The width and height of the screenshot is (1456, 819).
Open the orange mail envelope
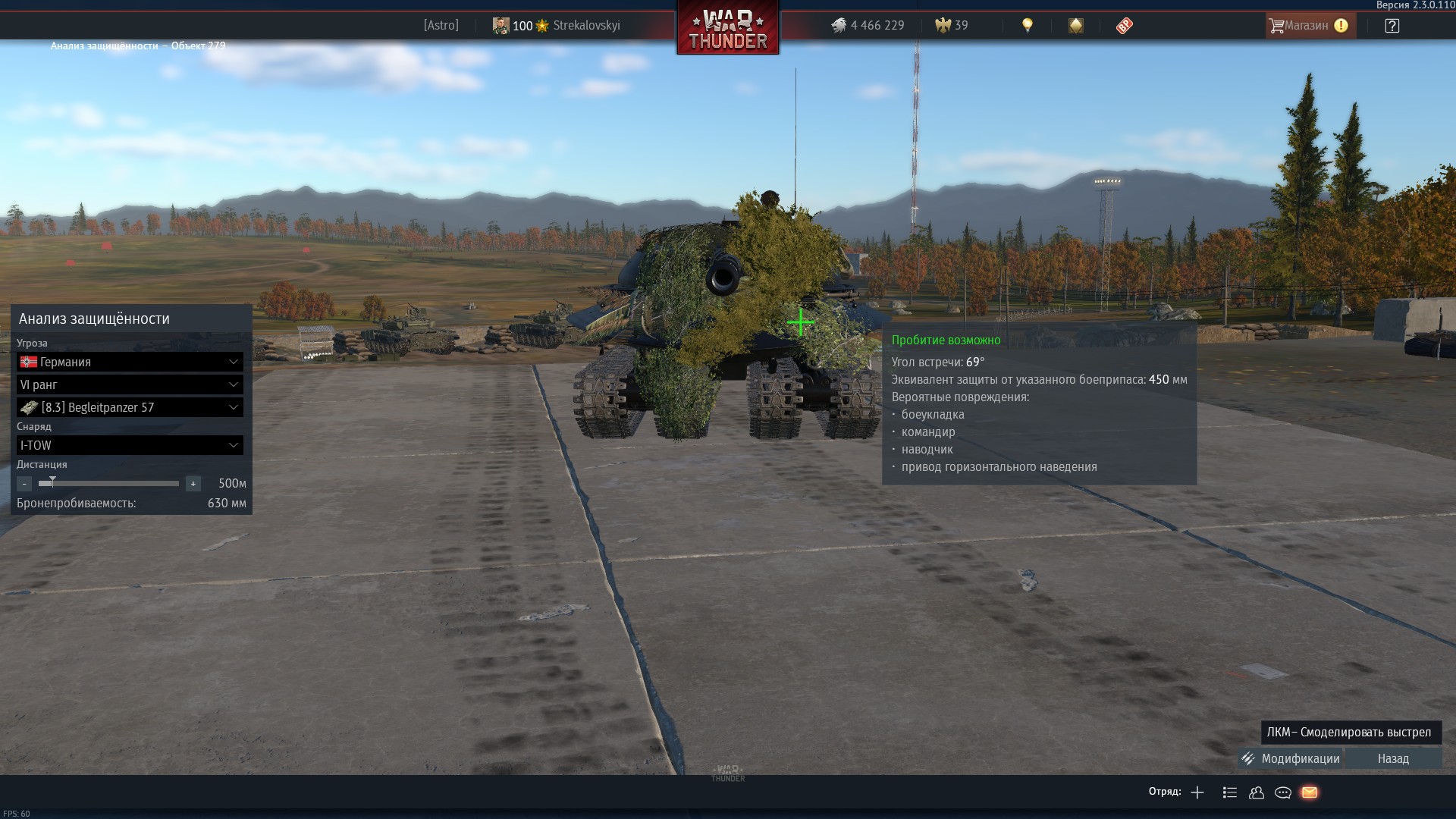click(x=1310, y=792)
